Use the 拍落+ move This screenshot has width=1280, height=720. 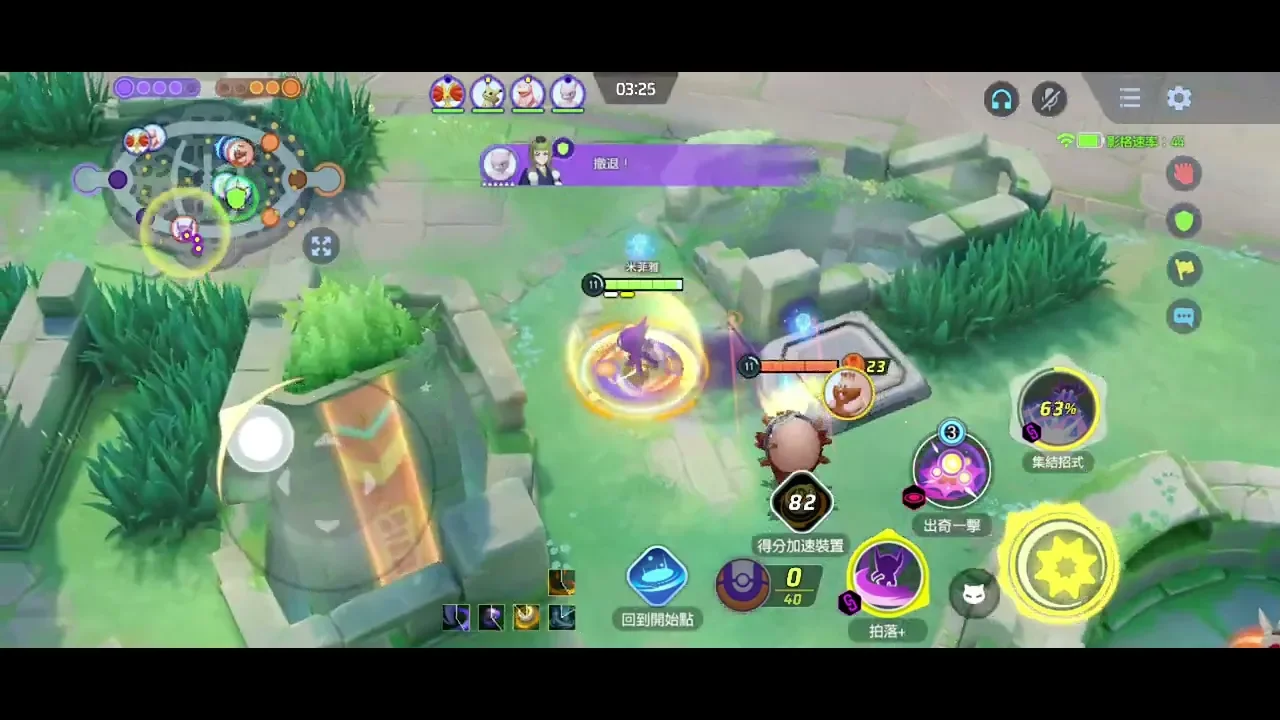click(888, 577)
